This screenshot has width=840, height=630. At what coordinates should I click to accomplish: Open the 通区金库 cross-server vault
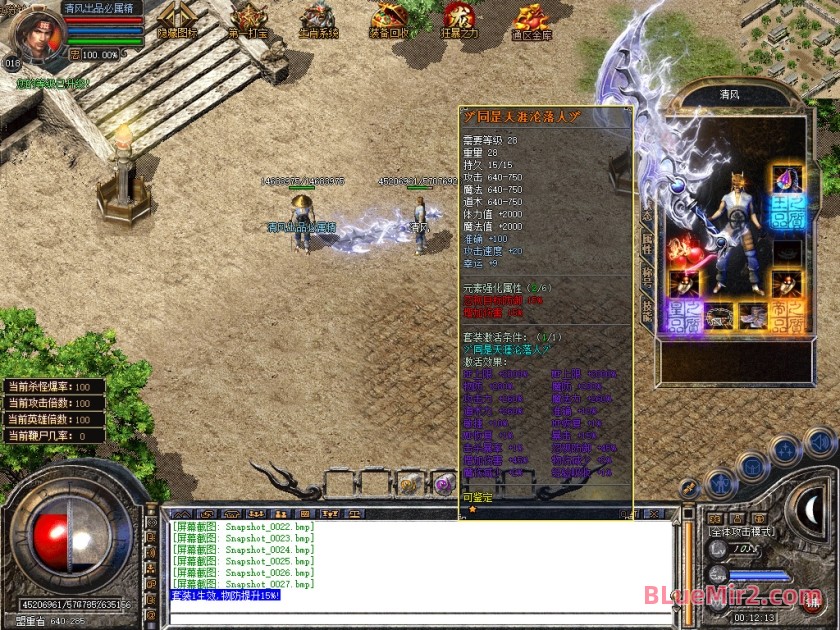point(531,19)
